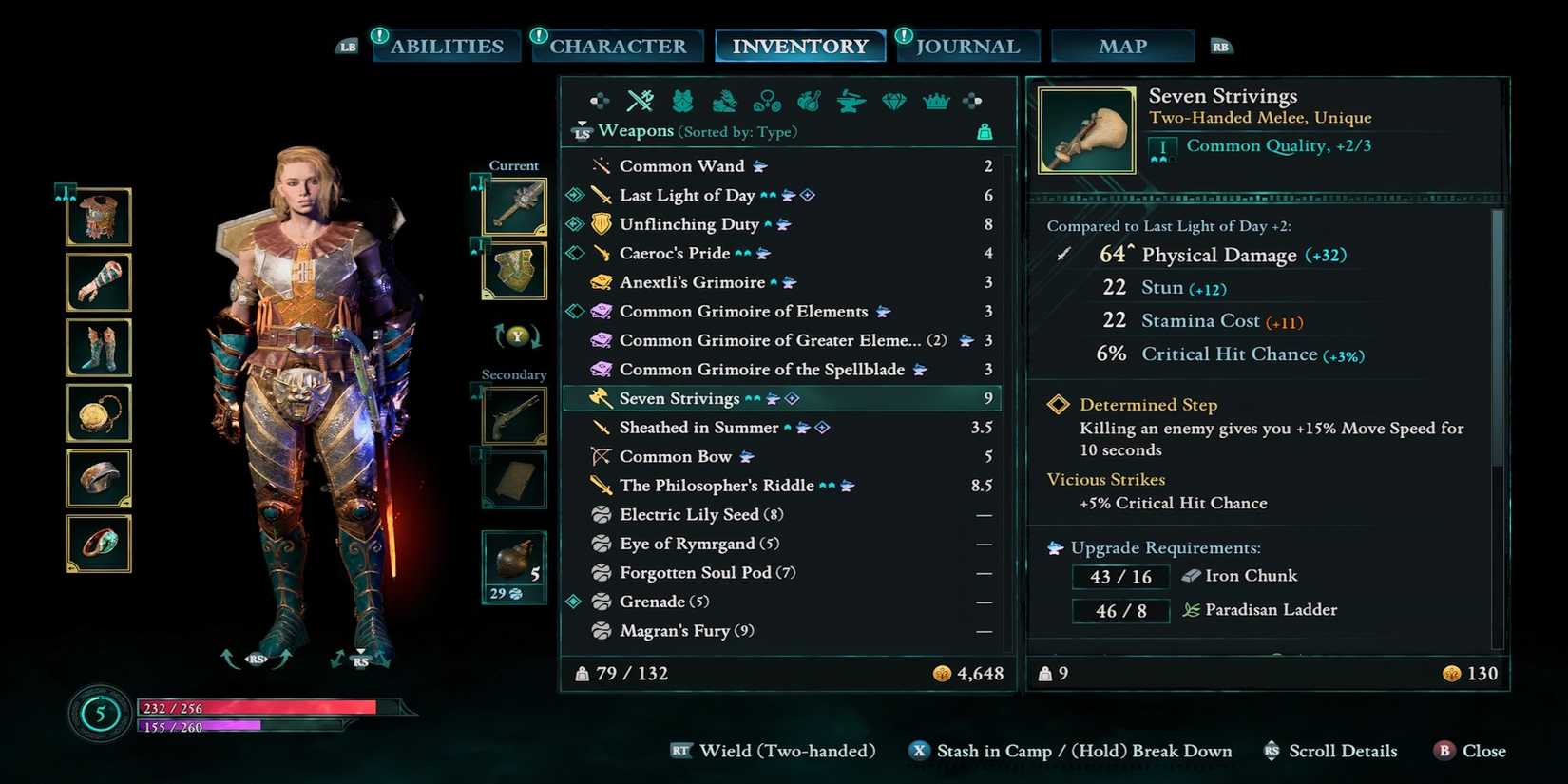Switch to the CHARACTER tab
This screenshot has height=784, width=1568.
pos(617,45)
